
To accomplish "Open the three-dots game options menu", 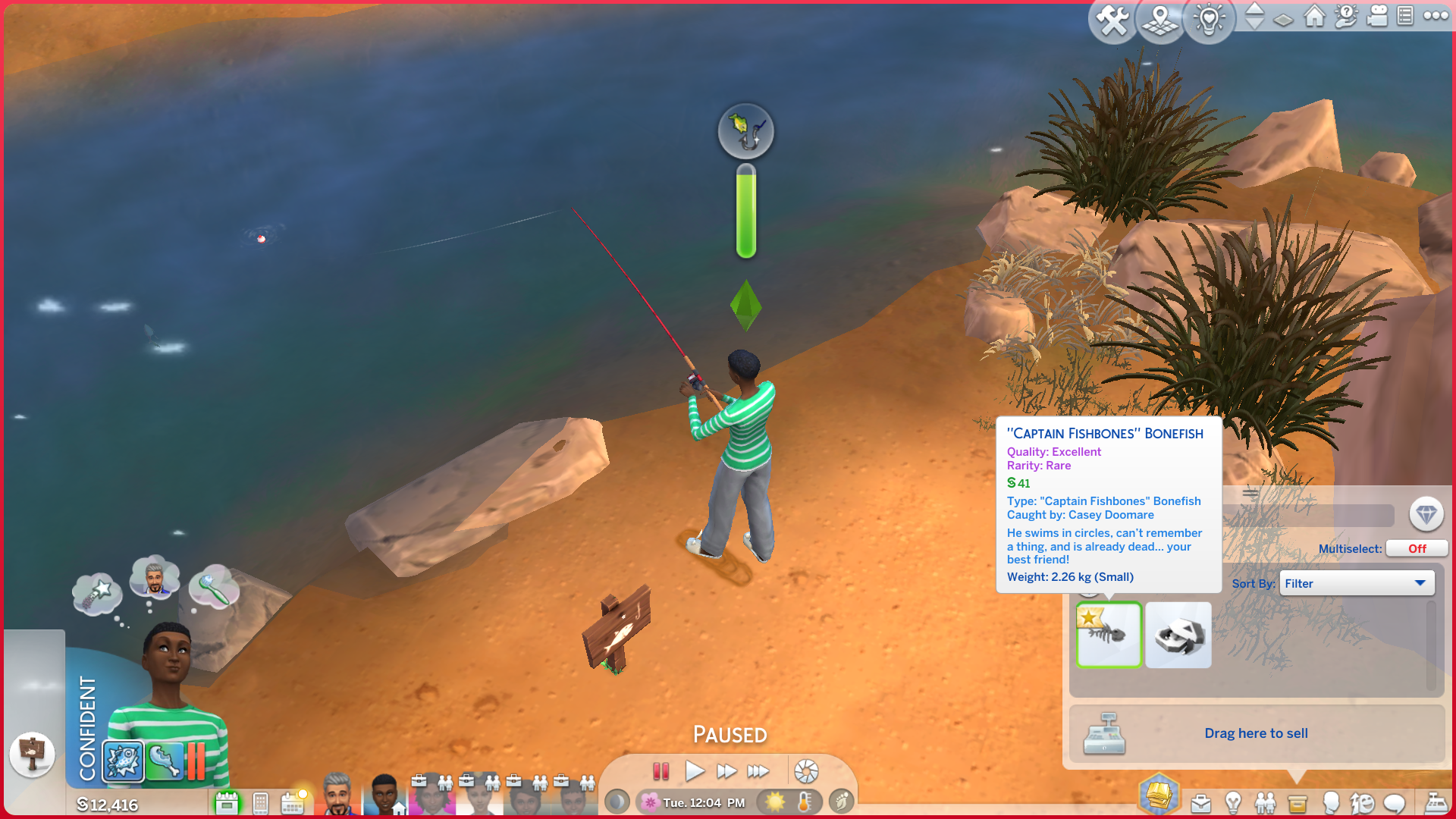I will (1436, 15).
